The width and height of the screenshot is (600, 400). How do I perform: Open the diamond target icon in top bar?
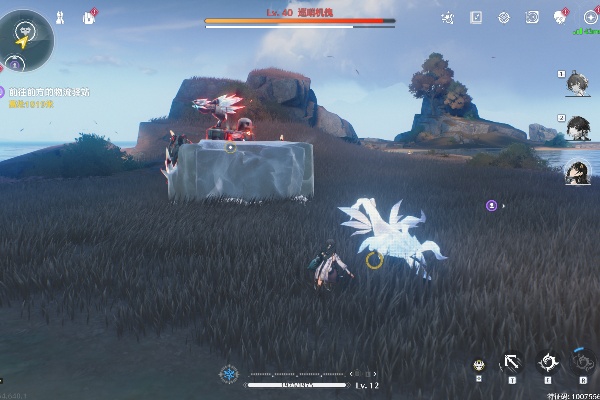pyautogui.click(x=504, y=17)
